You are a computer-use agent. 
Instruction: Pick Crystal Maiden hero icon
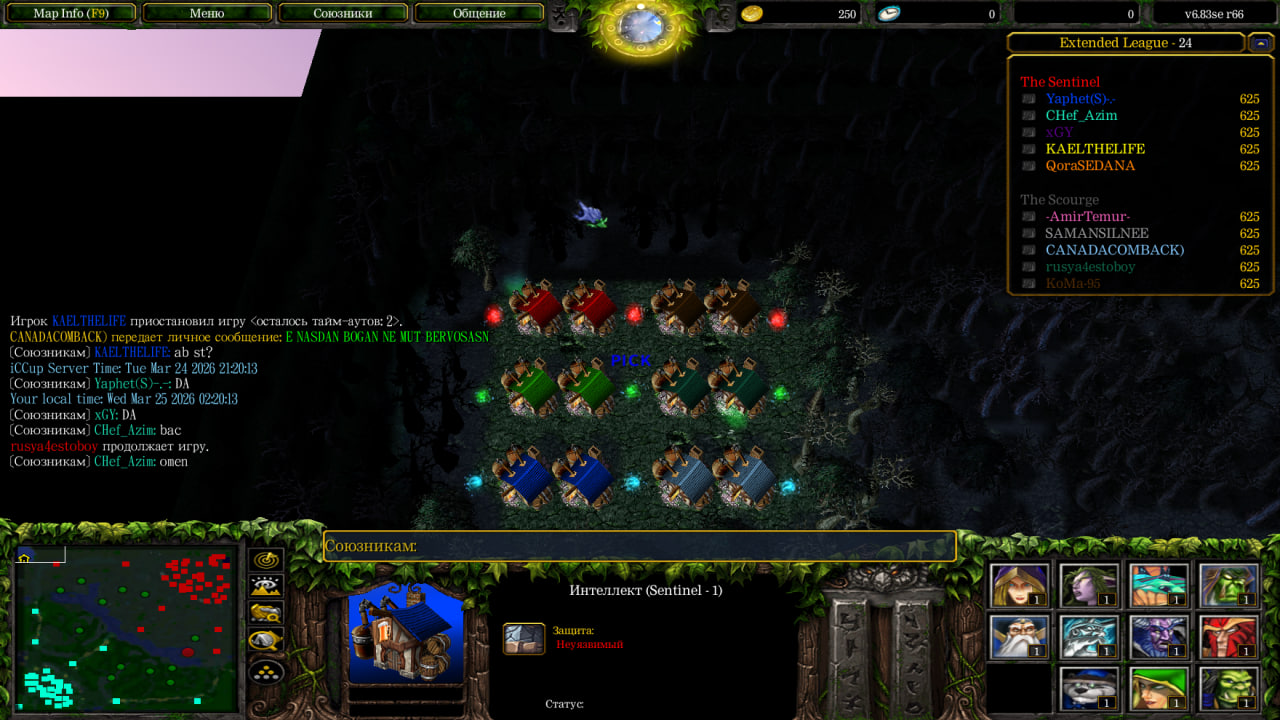[x=1020, y=585]
